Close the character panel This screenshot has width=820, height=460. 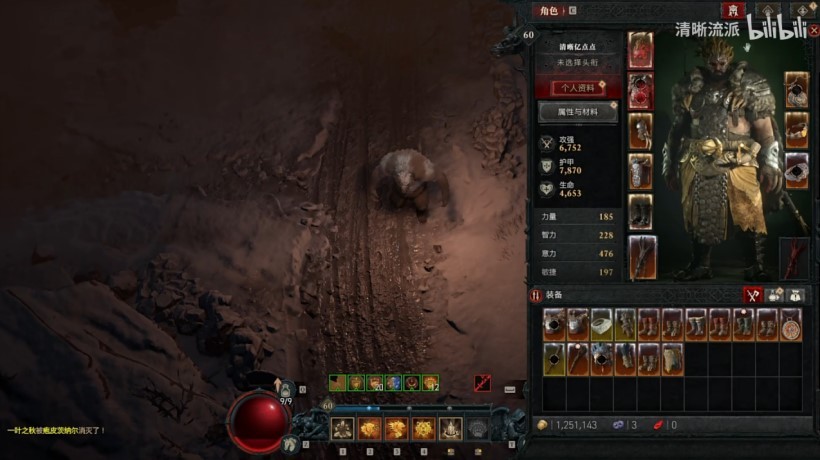coord(814,30)
